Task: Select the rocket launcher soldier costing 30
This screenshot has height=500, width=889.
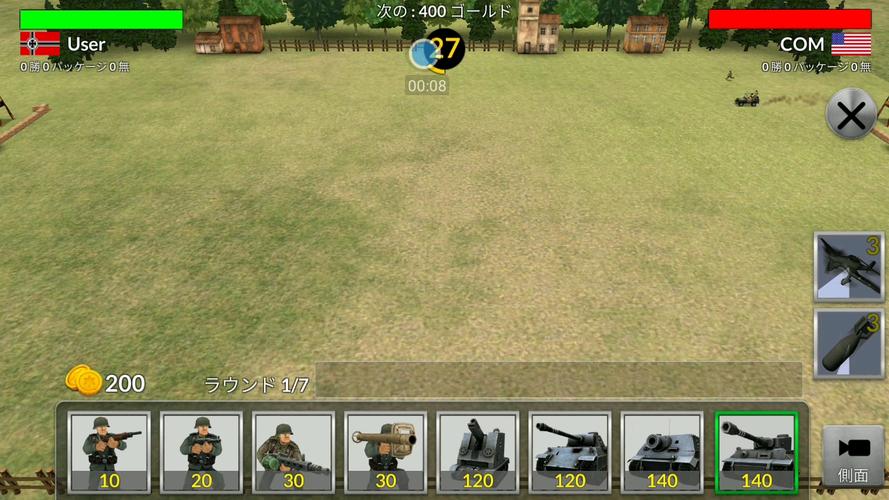Action: click(x=386, y=452)
